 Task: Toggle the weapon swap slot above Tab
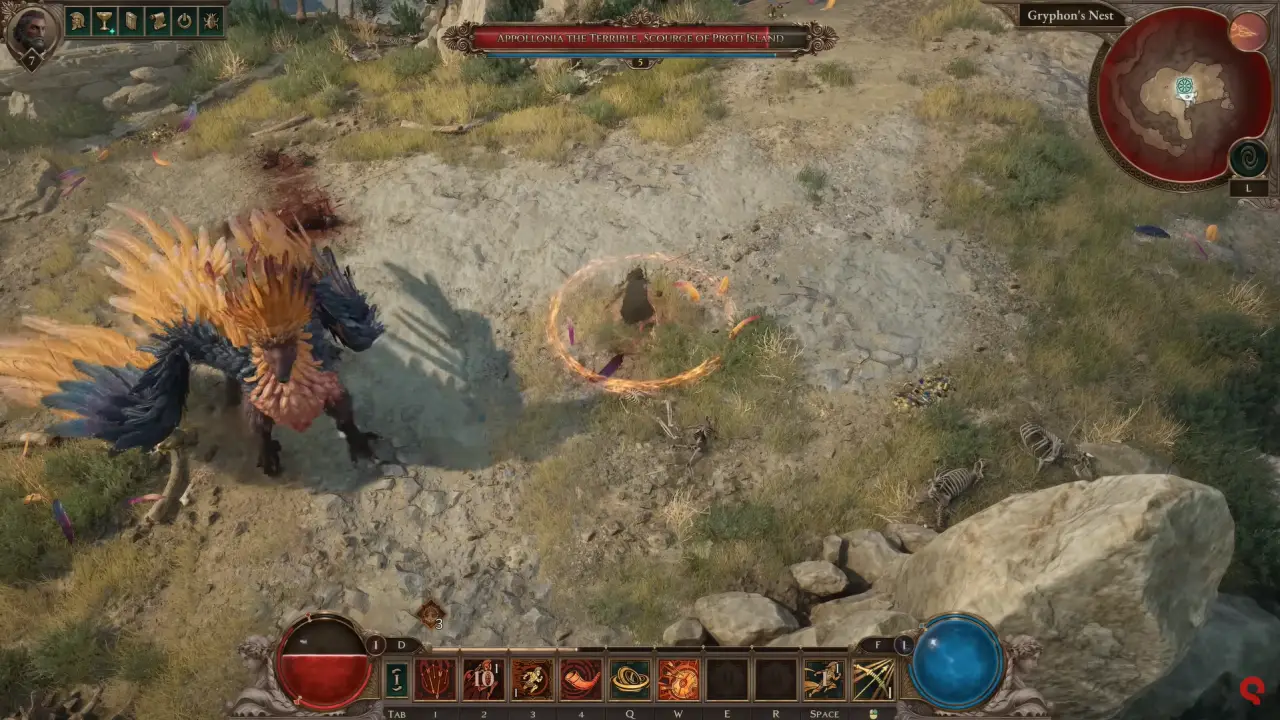pyautogui.click(x=397, y=680)
